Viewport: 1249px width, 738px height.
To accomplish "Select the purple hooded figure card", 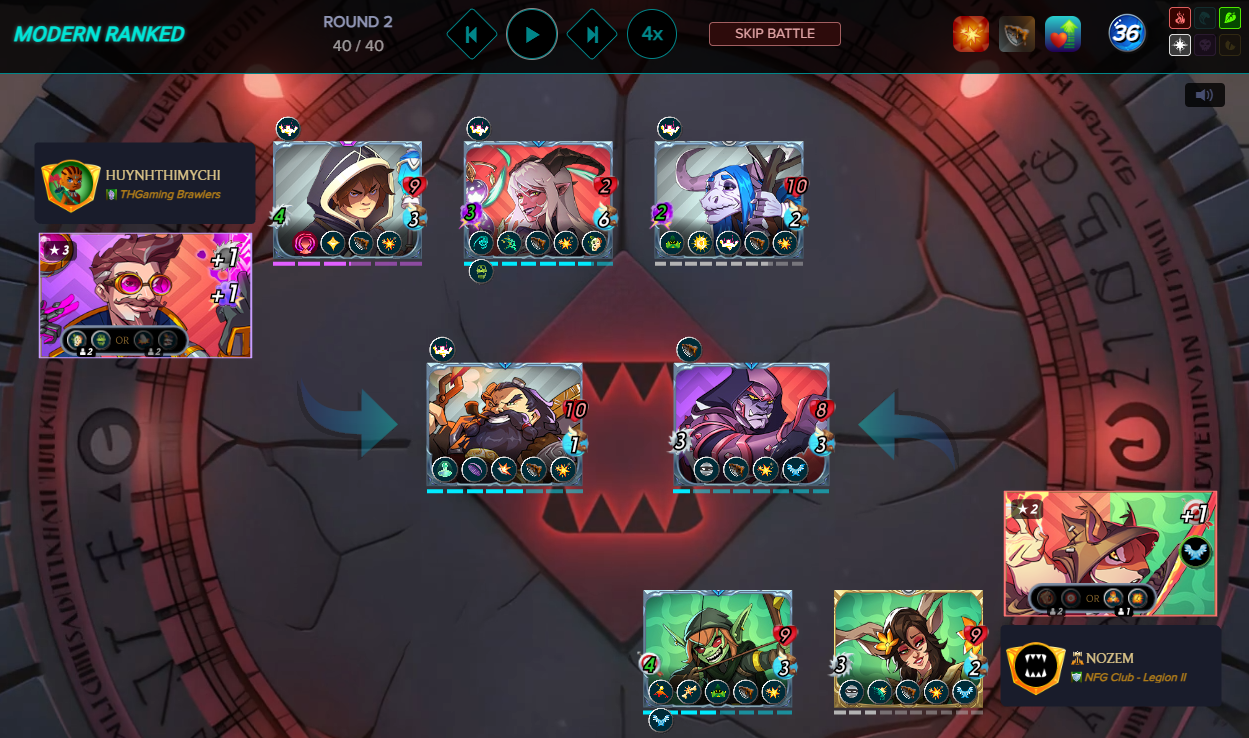I will click(751, 424).
